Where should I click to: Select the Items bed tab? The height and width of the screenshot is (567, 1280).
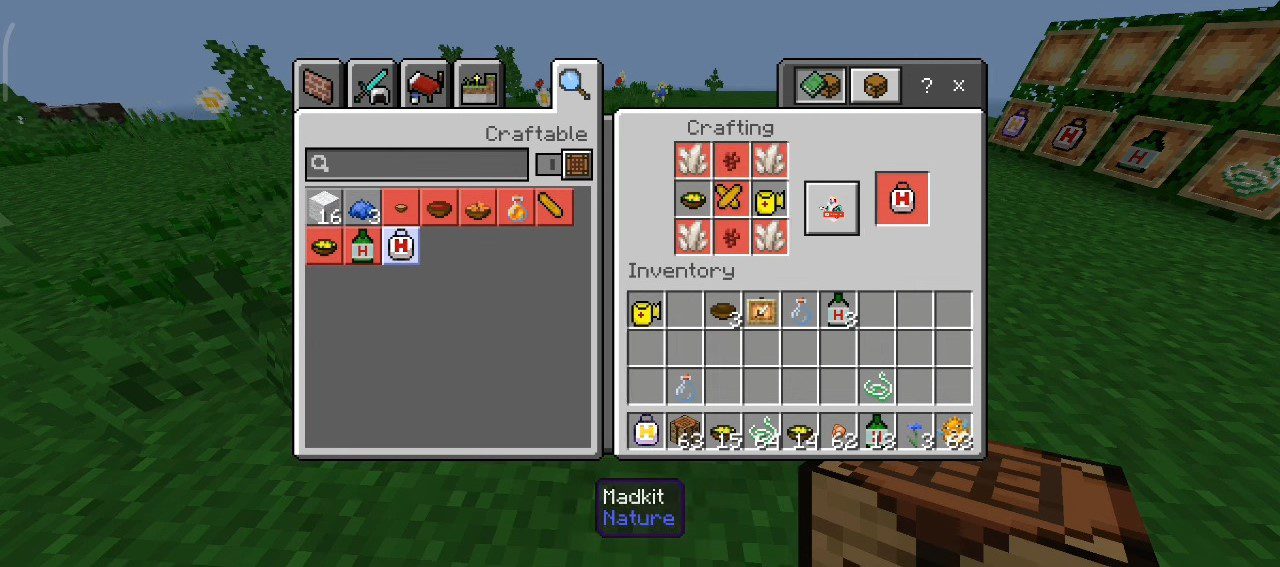[426, 86]
